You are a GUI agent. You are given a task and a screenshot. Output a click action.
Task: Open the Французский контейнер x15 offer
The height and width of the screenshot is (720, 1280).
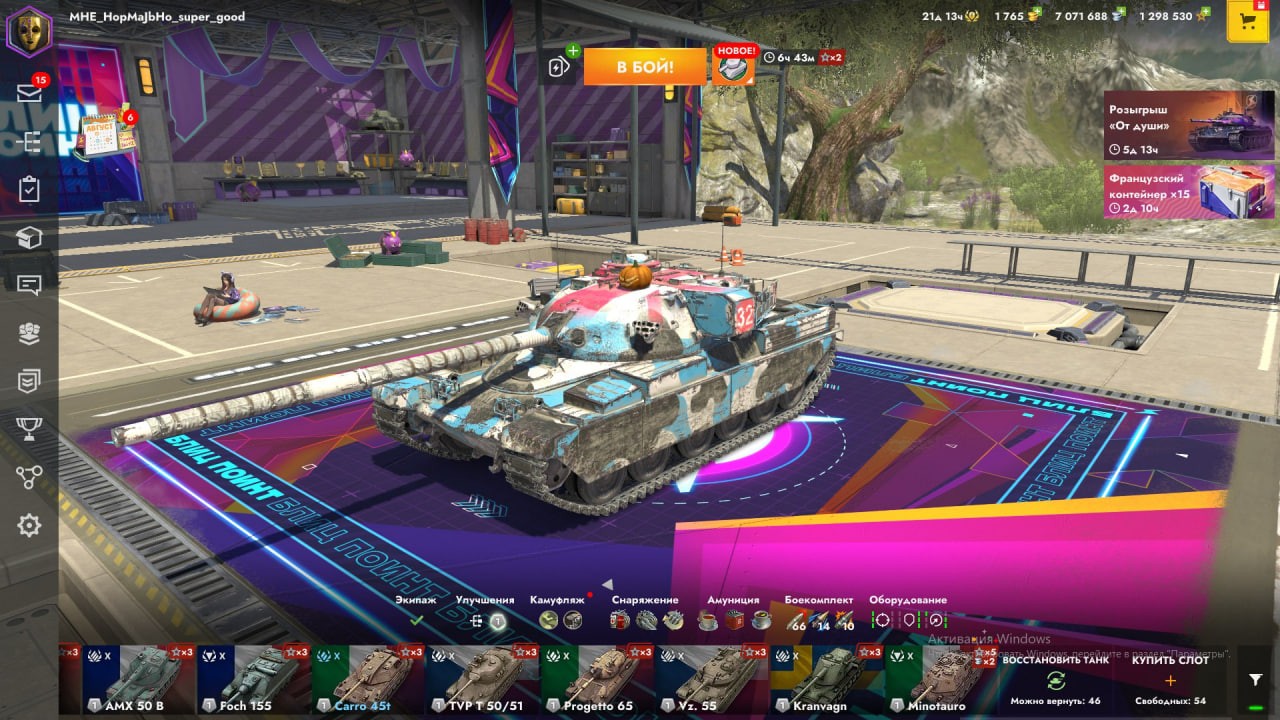pos(1189,191)
